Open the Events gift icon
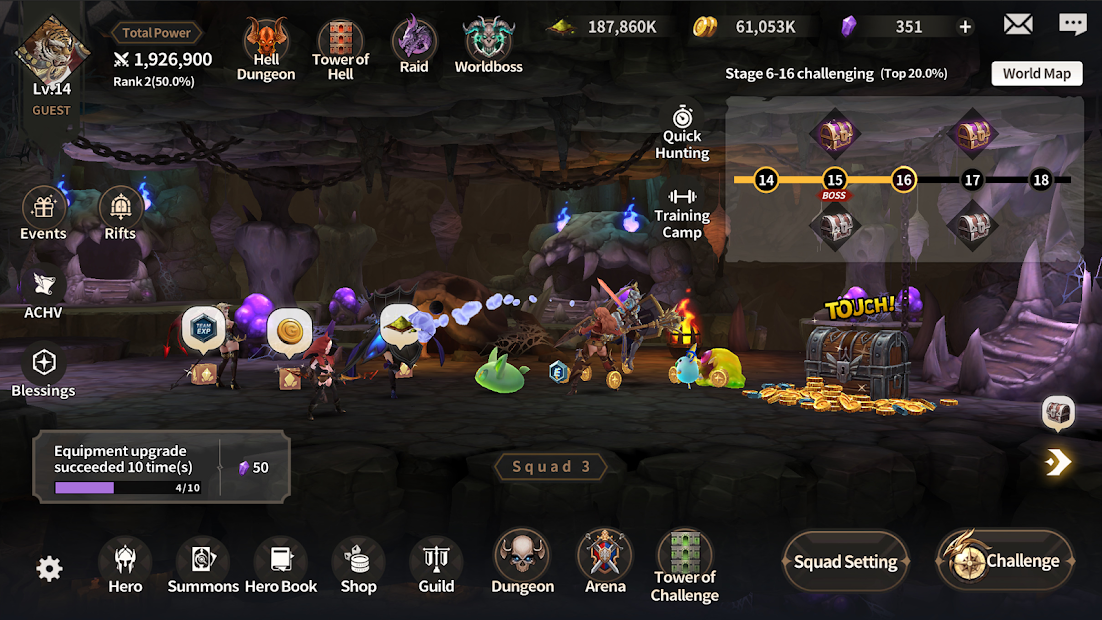Viewport: 1102px width, 620px height. coord(44,214)
